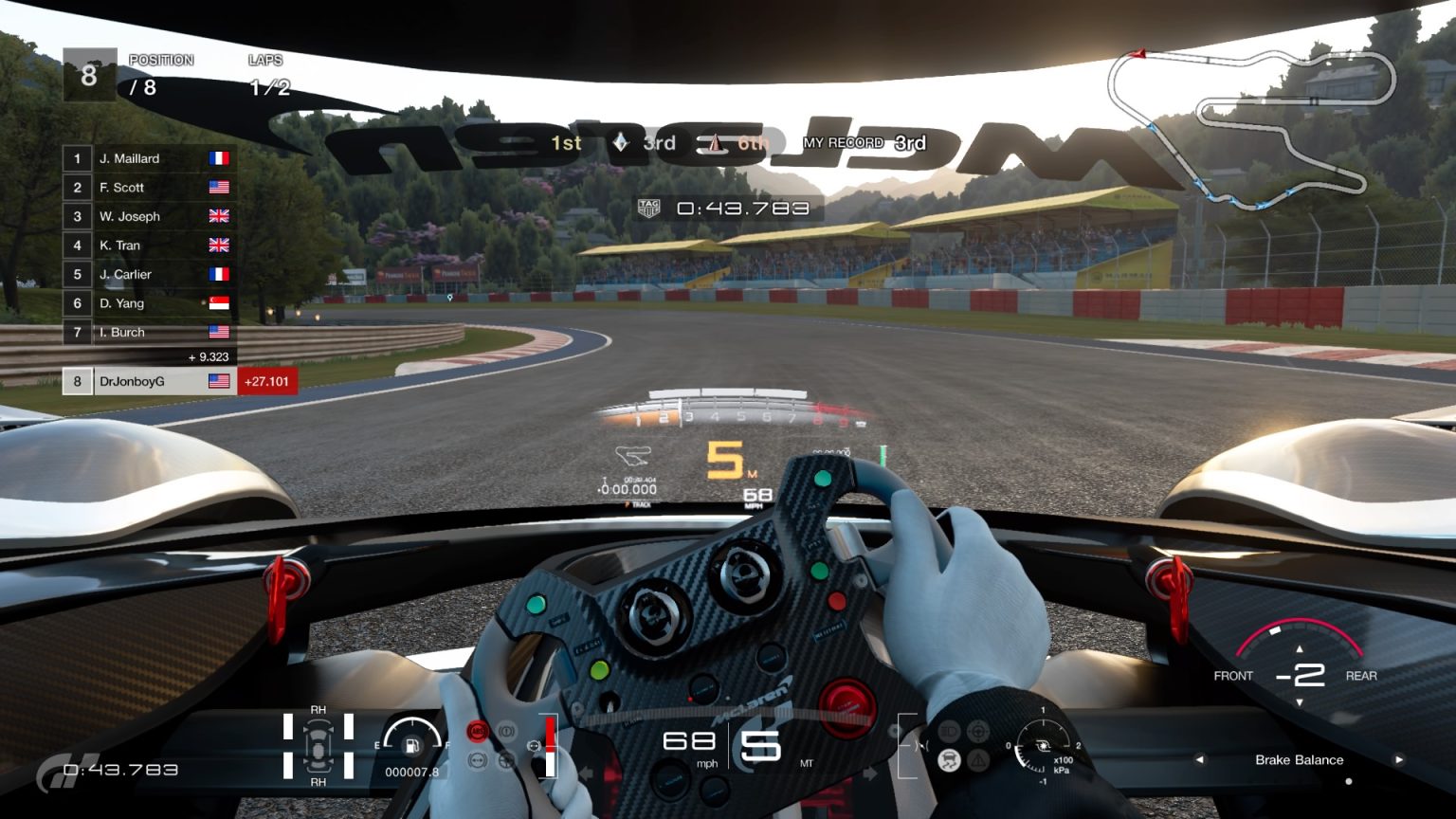Click the tire wear car diagram

(x=318, y=748)
